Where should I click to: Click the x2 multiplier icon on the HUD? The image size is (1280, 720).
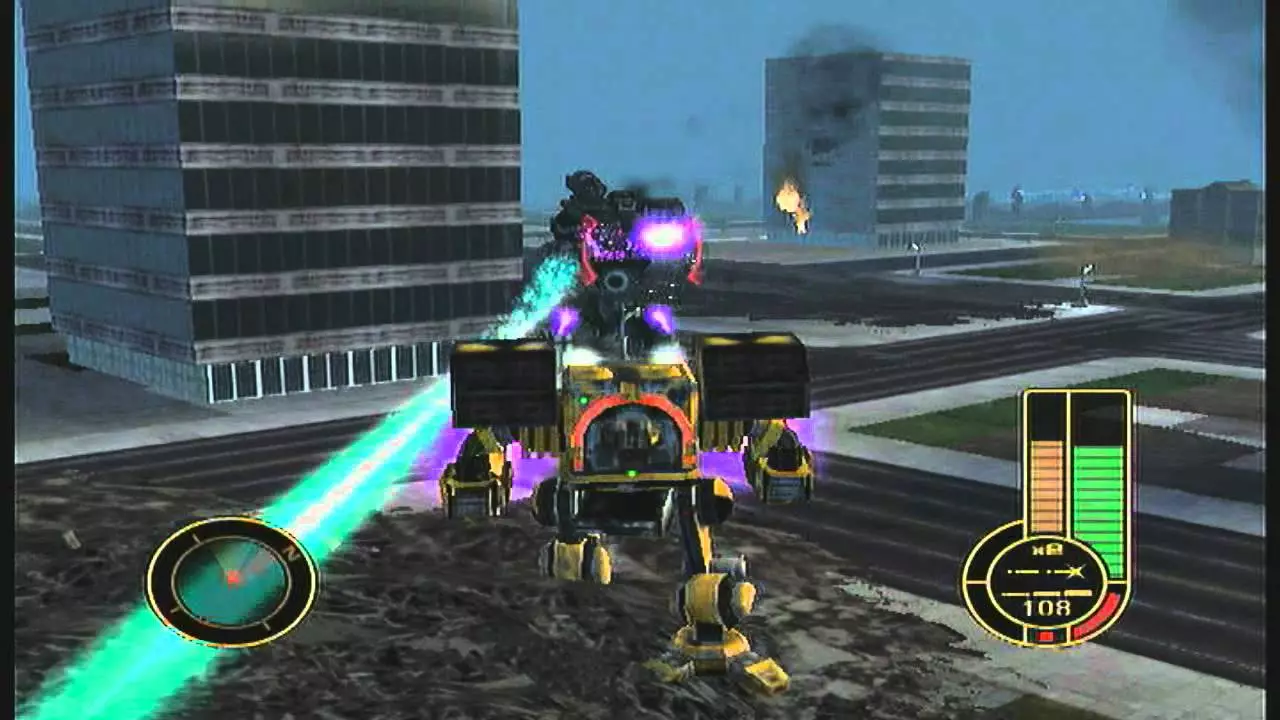(1048, 549)
